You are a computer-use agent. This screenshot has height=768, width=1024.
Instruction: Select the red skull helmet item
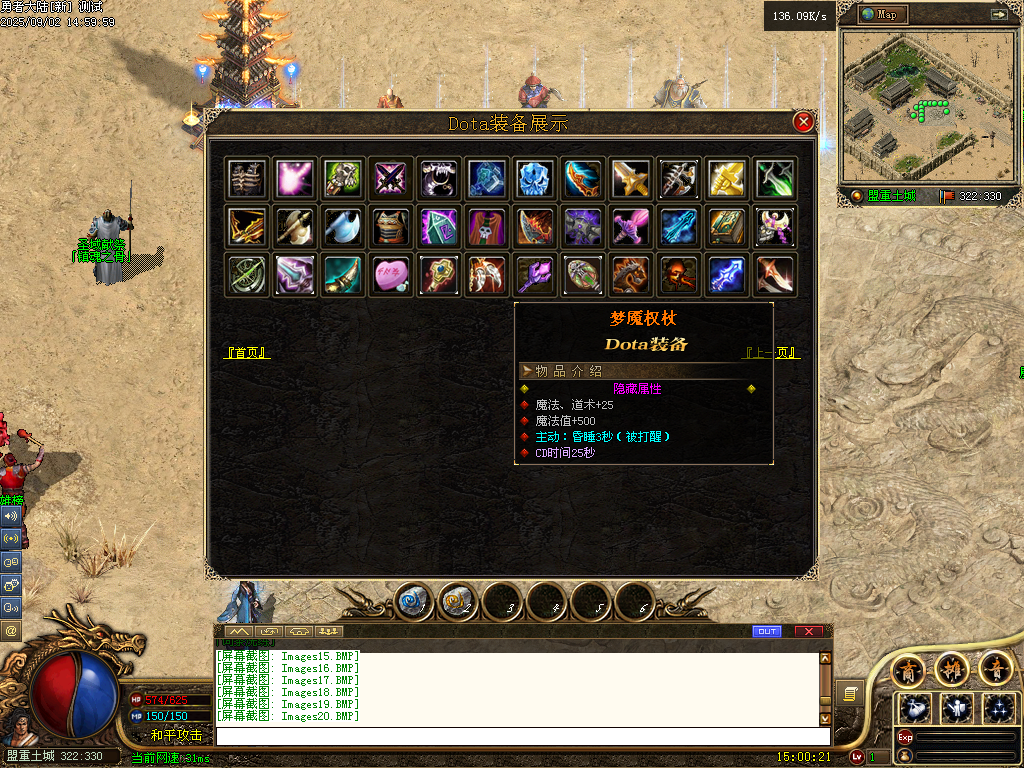[677, 275]
